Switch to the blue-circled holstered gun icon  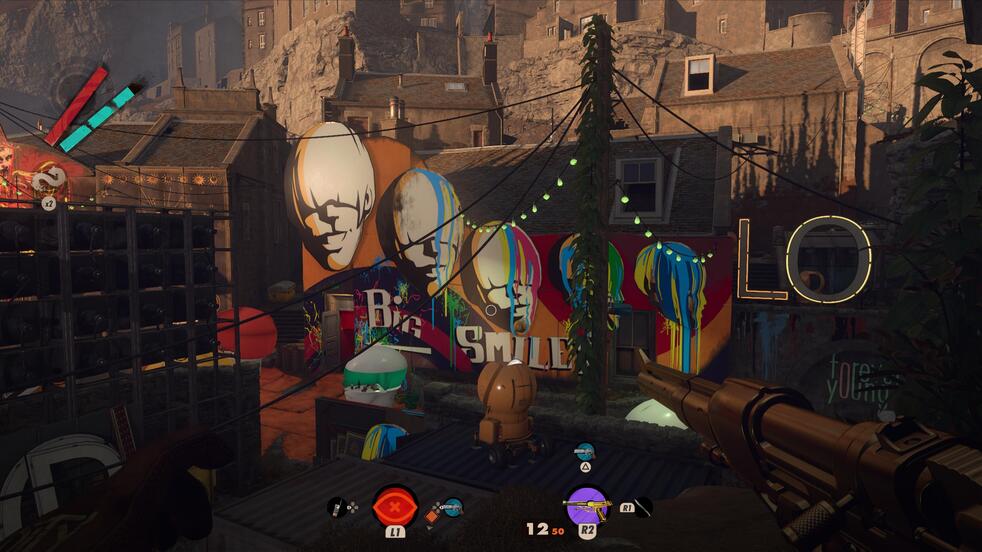point(453,507)
